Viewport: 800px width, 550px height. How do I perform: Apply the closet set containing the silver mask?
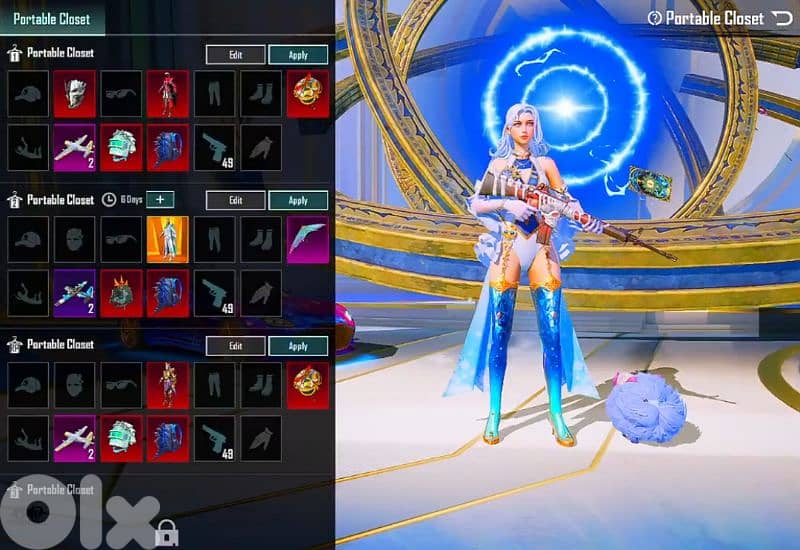[x=298, y=55]
